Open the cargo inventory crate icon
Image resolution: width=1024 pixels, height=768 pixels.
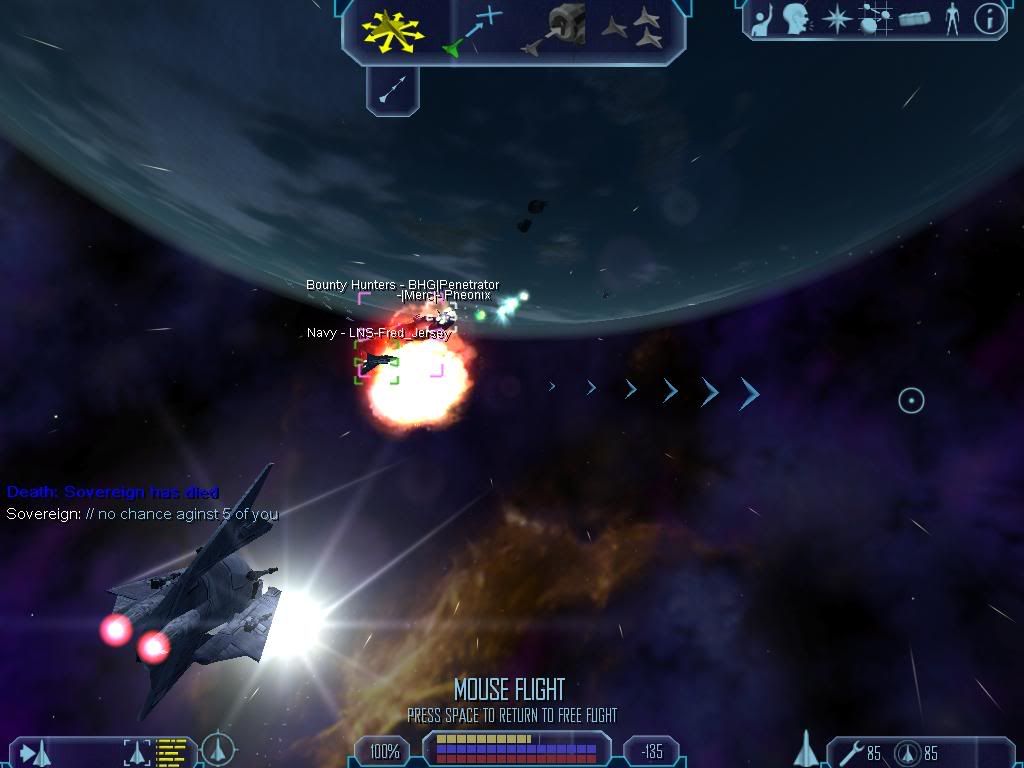915,19
